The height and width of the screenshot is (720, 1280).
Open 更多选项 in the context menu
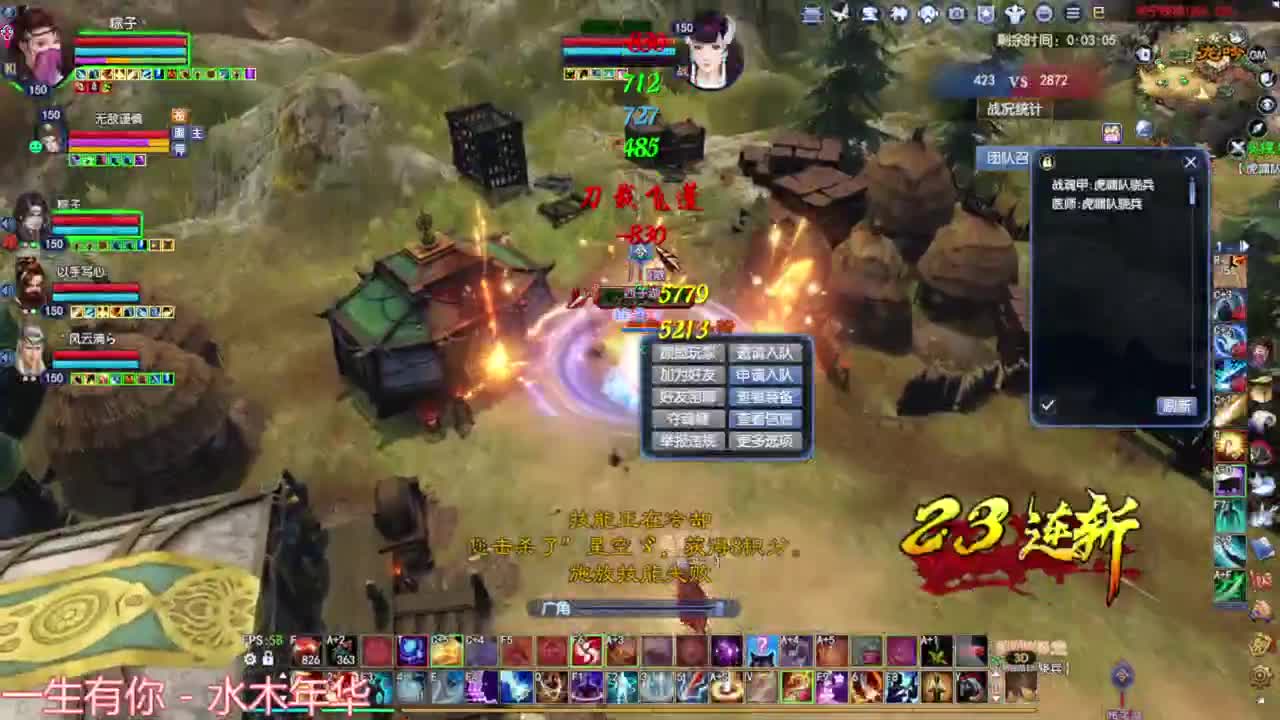pyautogui.click(x=767, y=441)
